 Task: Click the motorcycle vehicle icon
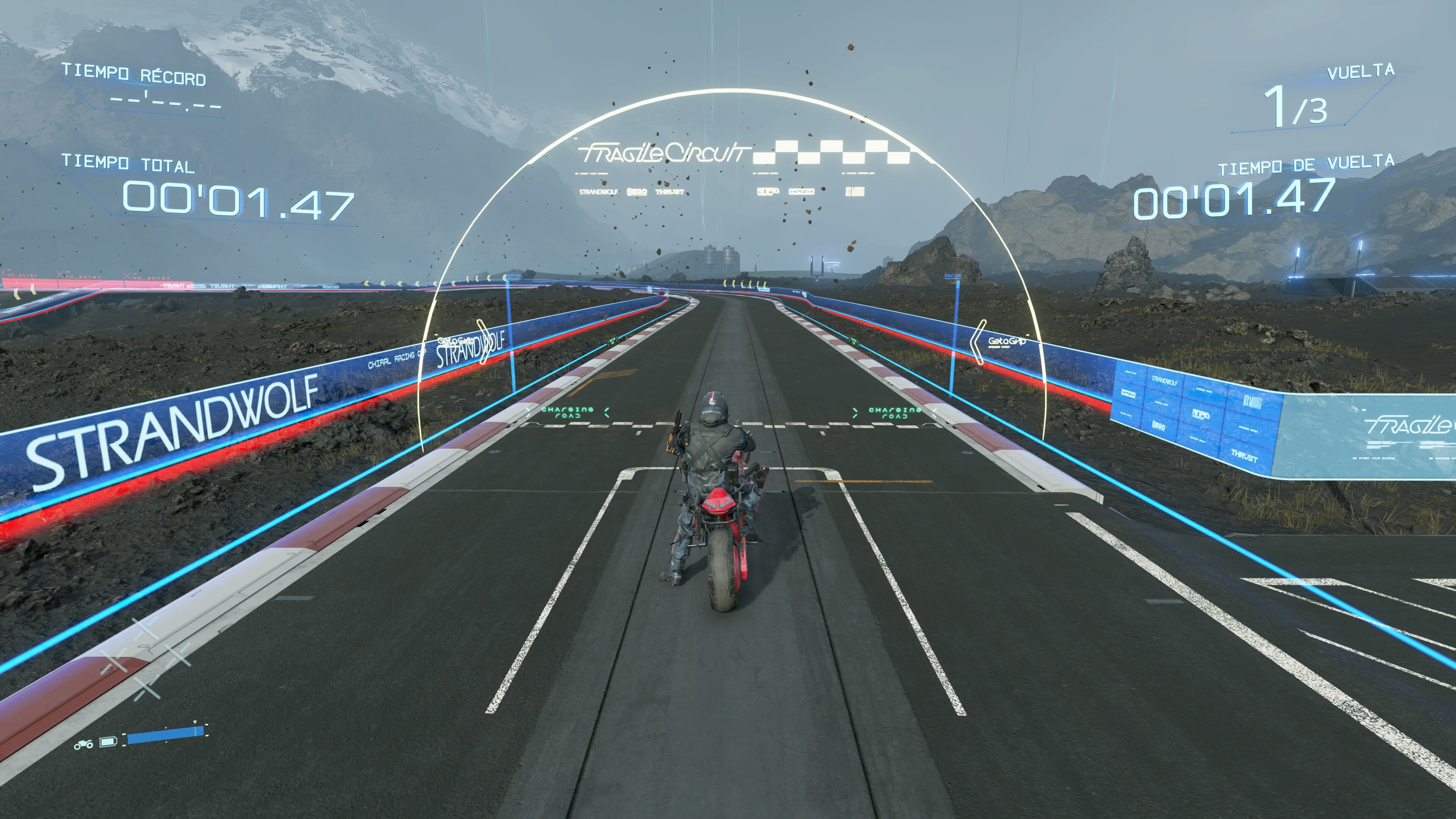(x=84, y=744)
